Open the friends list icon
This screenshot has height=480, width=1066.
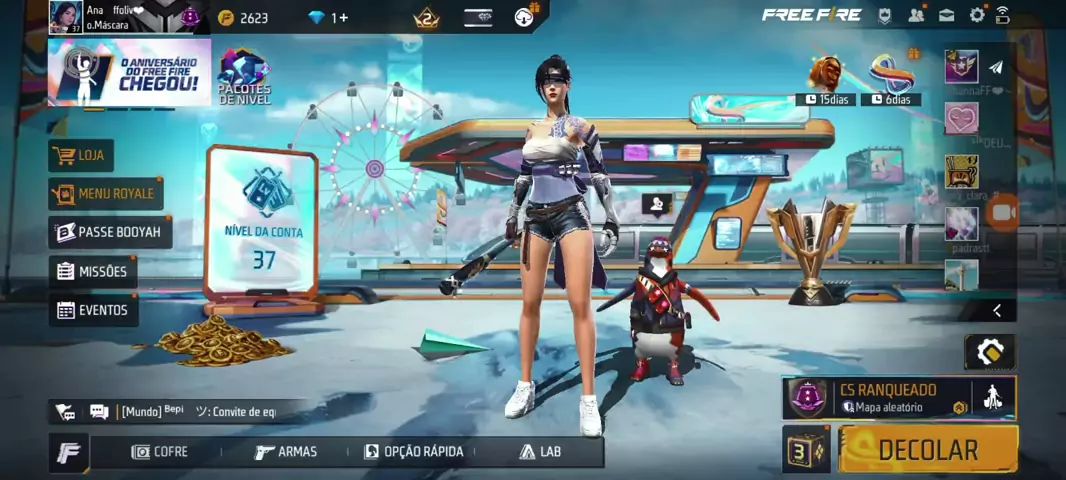click(916, 15)
